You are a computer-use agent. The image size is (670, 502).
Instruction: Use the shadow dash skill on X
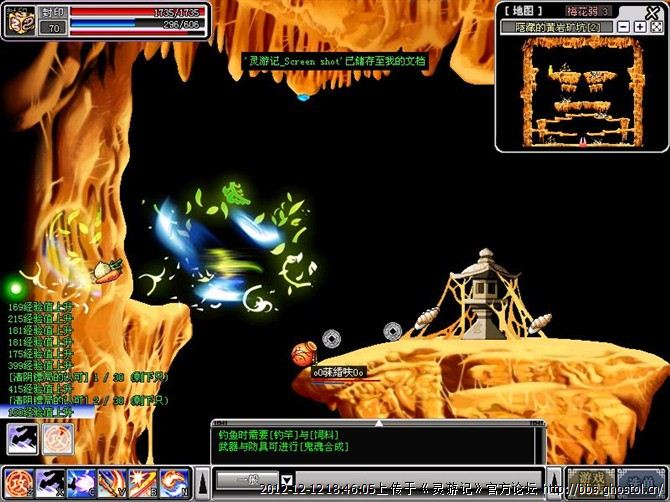pos(50,482)
